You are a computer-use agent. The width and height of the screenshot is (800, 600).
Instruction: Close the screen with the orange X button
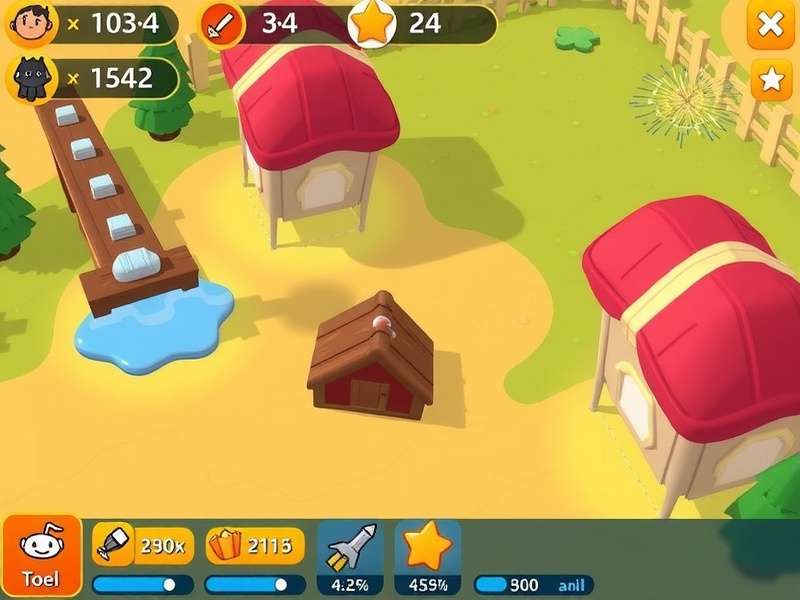[x=770, y=26]
